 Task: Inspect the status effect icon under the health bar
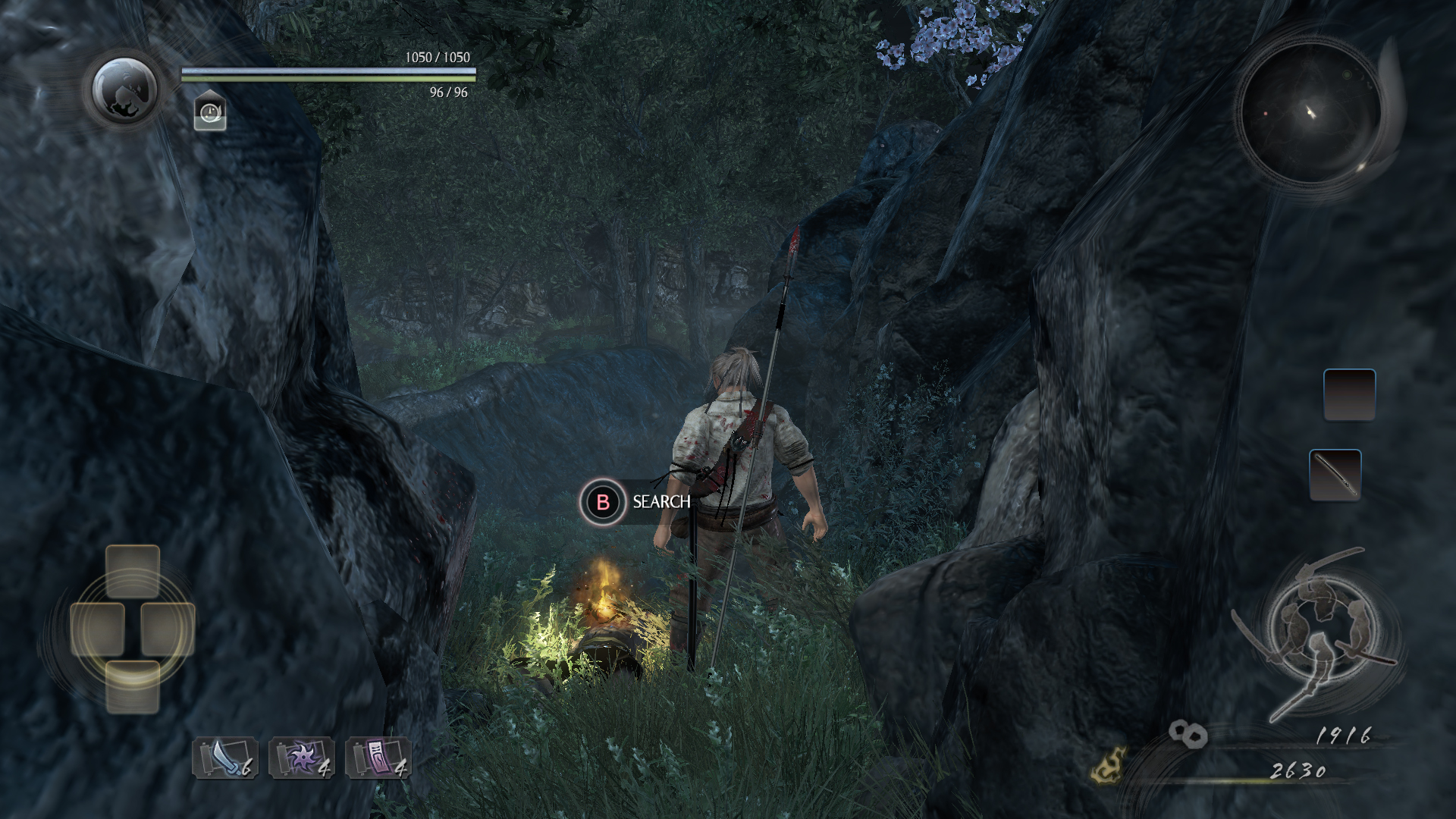(210, 112)
